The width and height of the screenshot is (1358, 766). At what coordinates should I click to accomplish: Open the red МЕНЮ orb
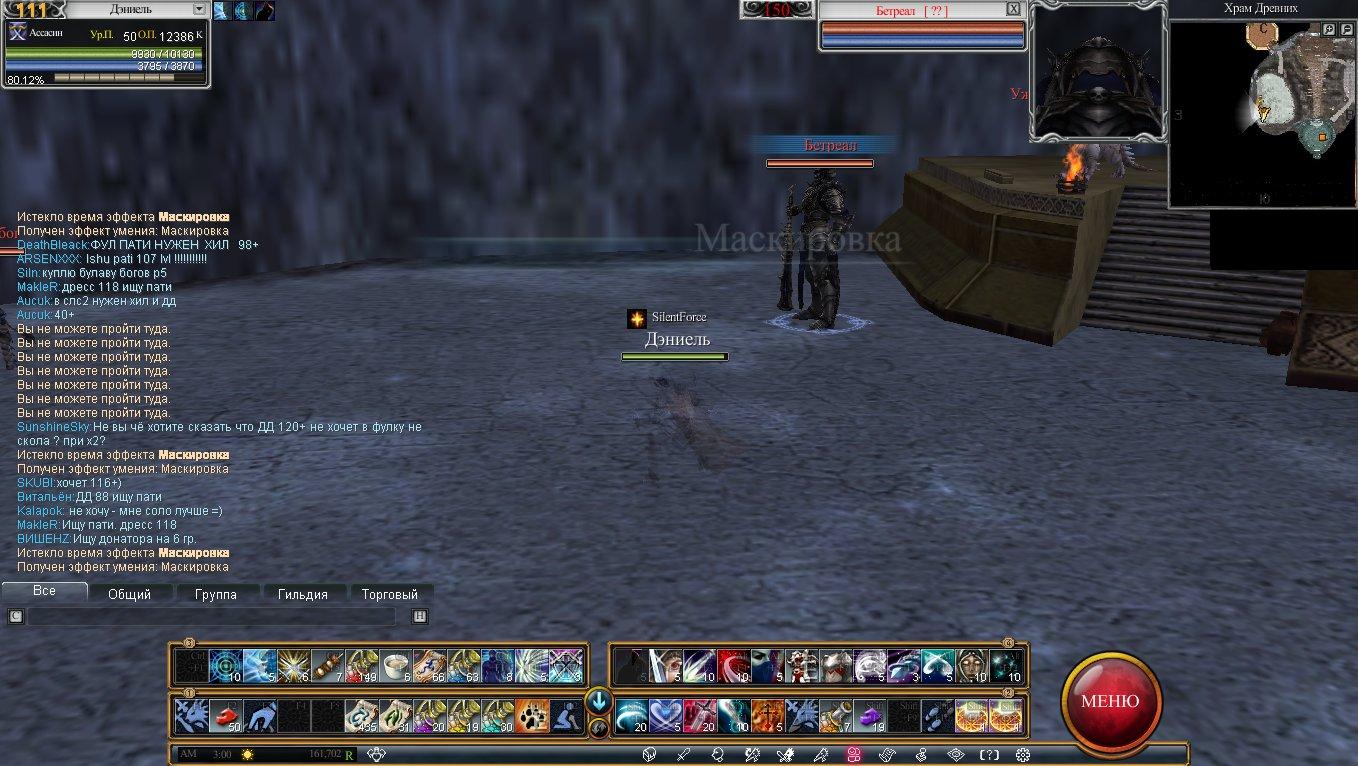[x=1110, y=700]
